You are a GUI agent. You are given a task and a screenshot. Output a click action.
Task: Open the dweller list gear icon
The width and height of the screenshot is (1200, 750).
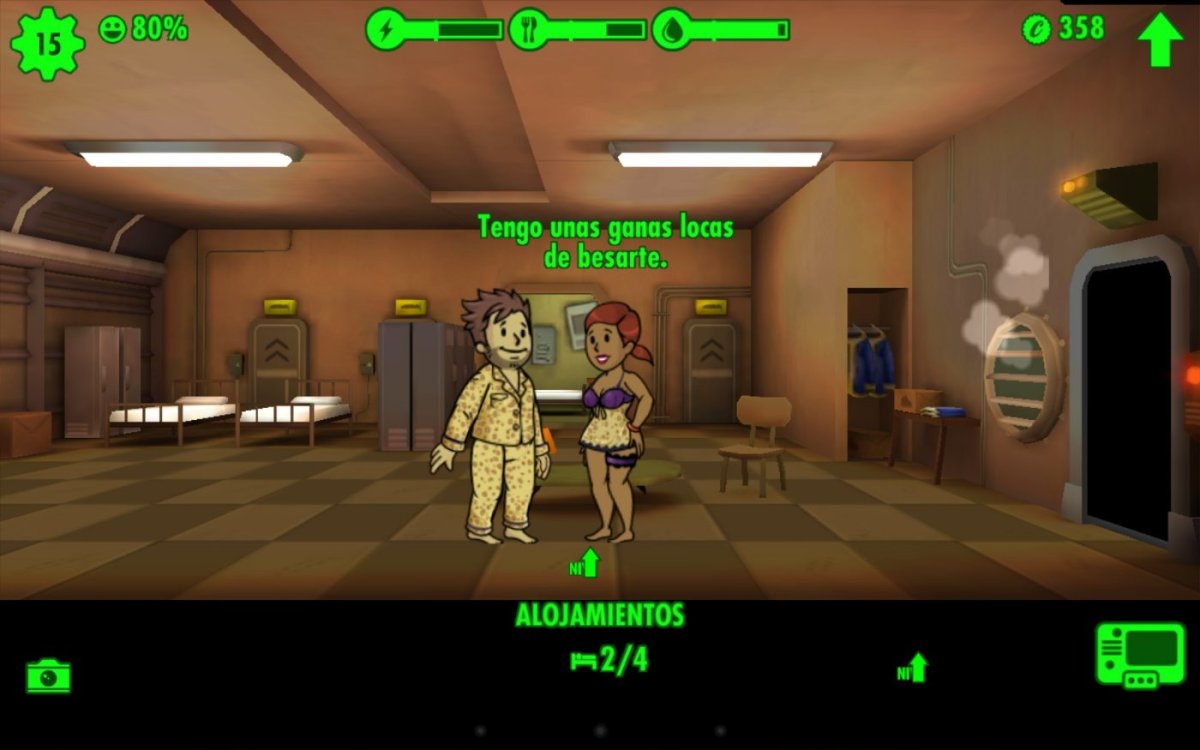(47, 42)
